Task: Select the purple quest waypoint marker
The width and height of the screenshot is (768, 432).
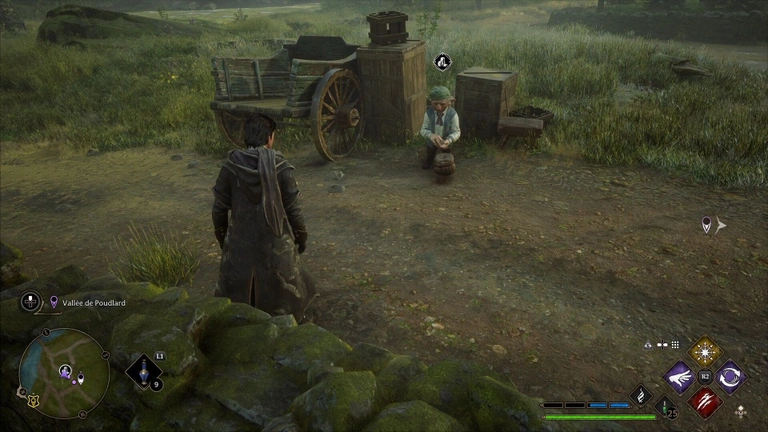Action: click(x=707, y=225)
